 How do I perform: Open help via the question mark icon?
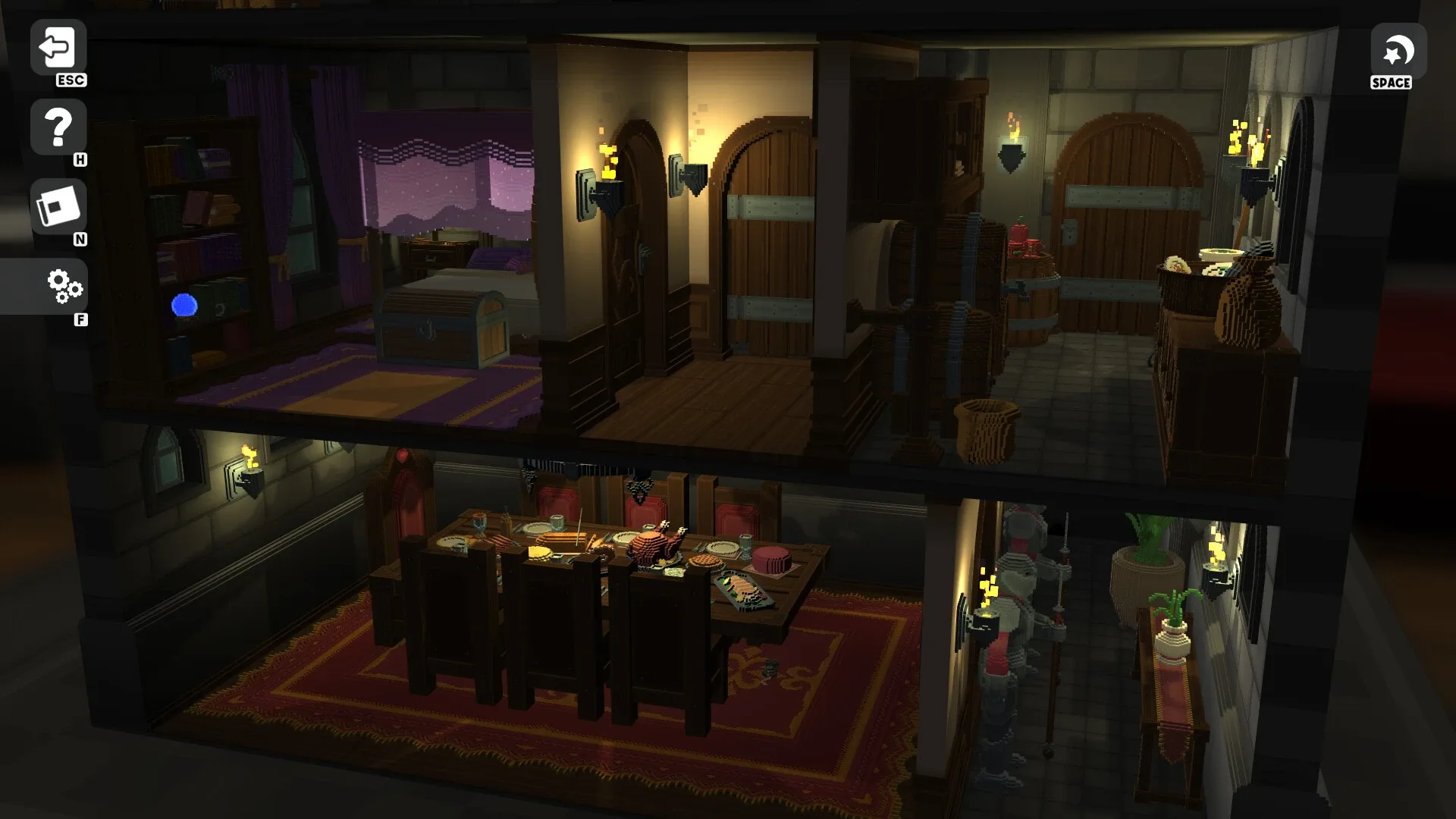pyautogui.click(x=58, y=126)
